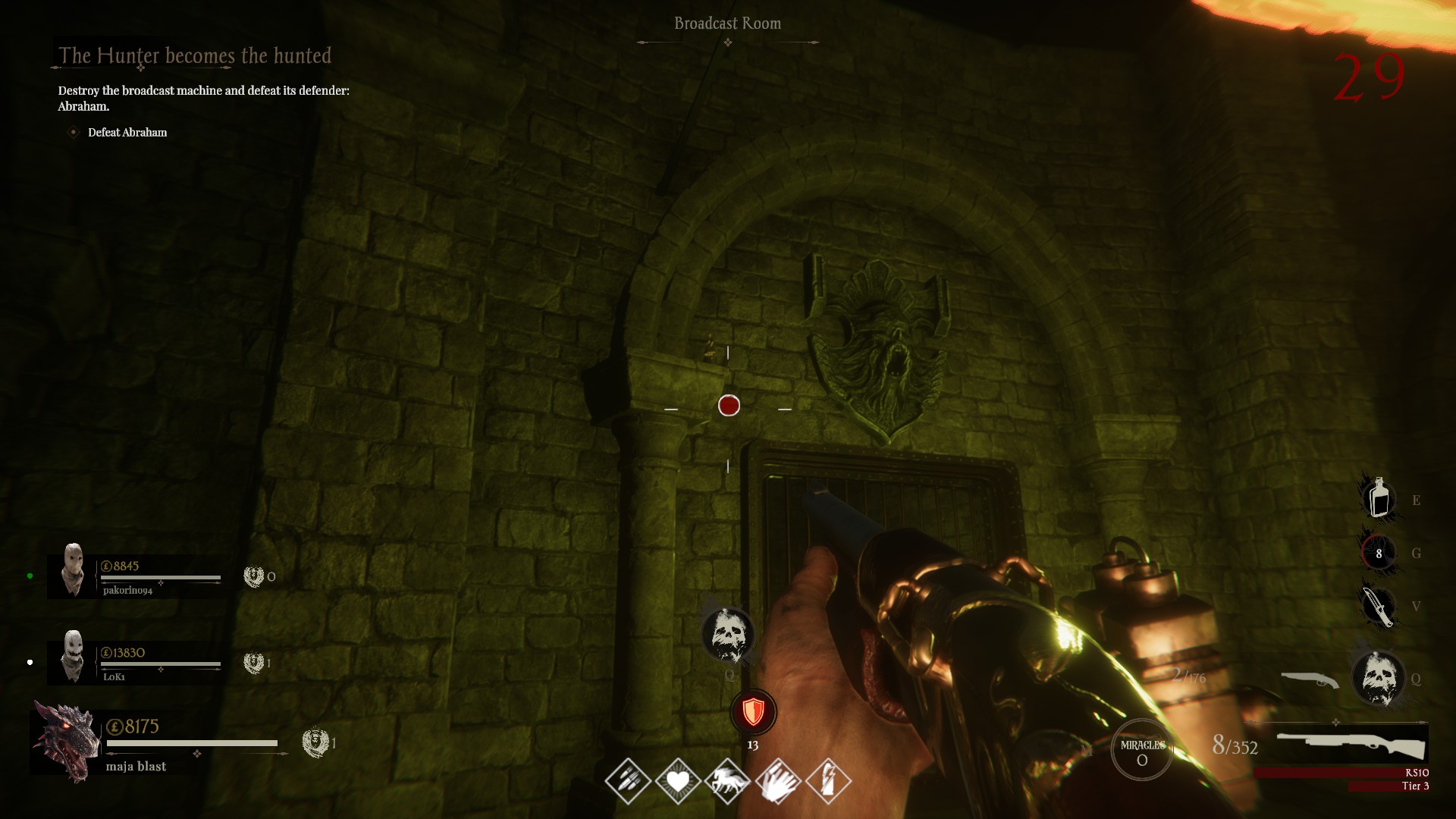
Task: Open the Miracles circle
Action: tap(1142, 751)
